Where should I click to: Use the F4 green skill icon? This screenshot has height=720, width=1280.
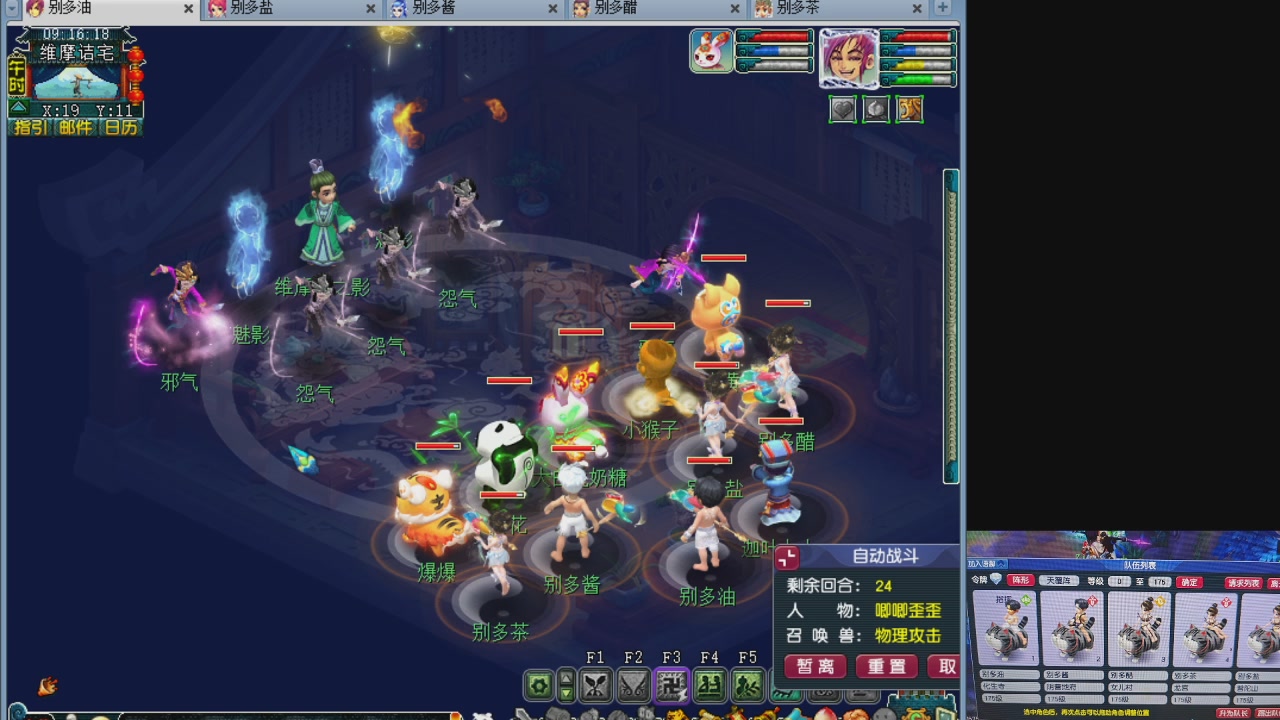[x=710, y=686]
